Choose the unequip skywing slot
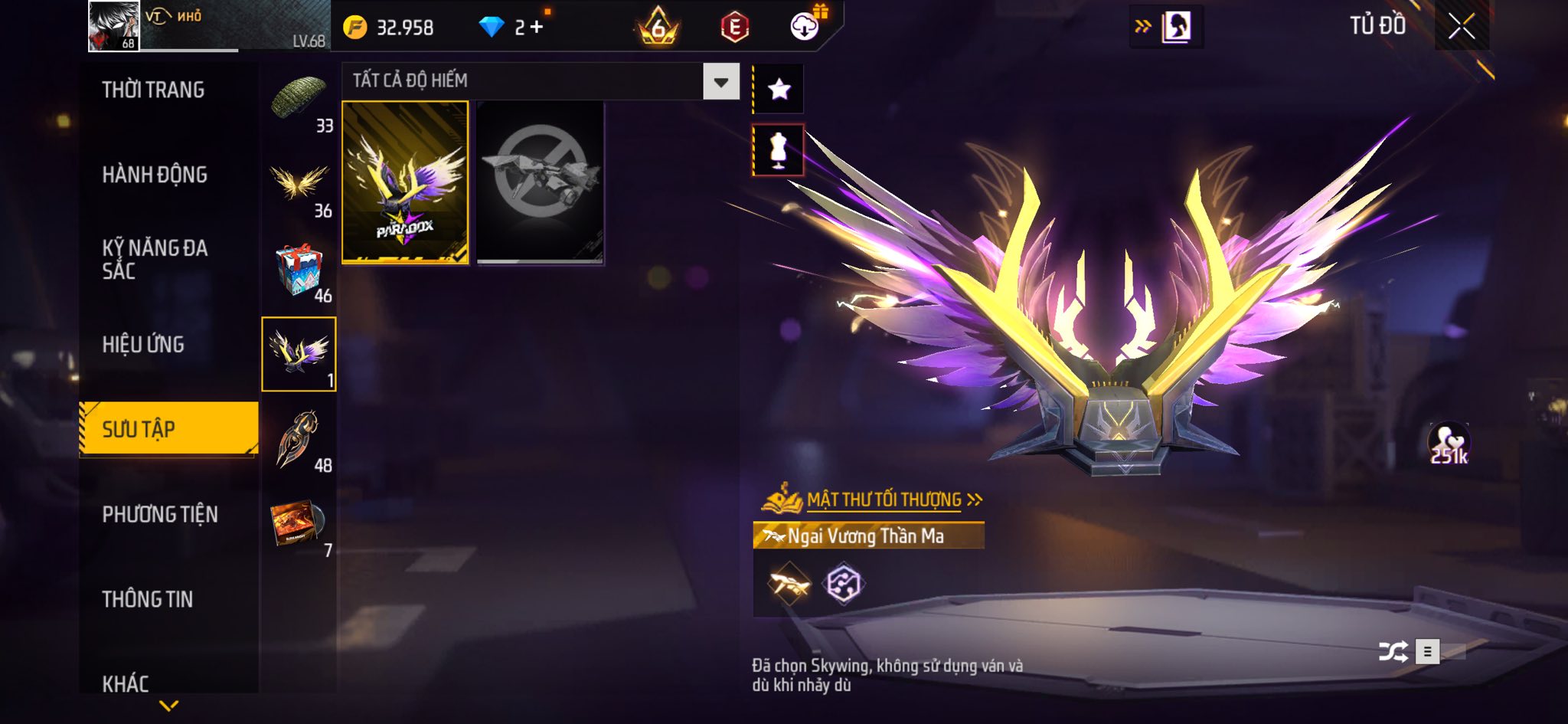 (540, 182)
